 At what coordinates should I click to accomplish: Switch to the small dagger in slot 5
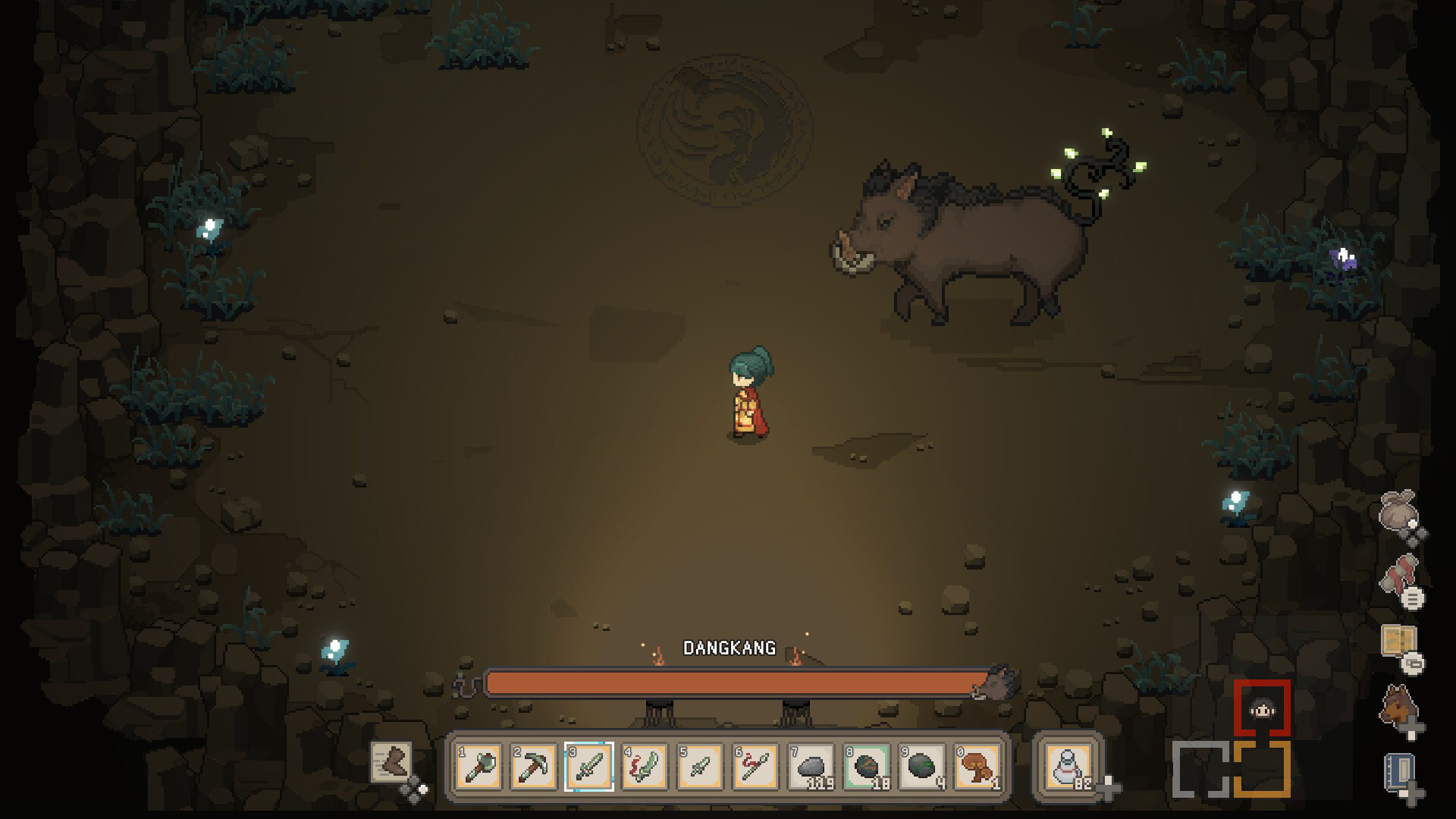(700, 766)
